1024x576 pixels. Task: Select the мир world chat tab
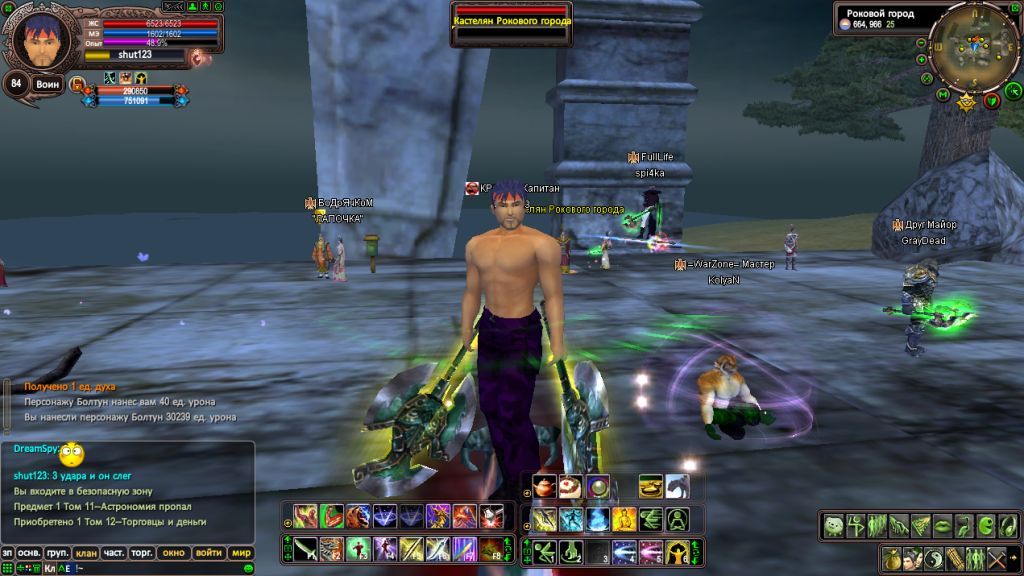click(241, 552)
